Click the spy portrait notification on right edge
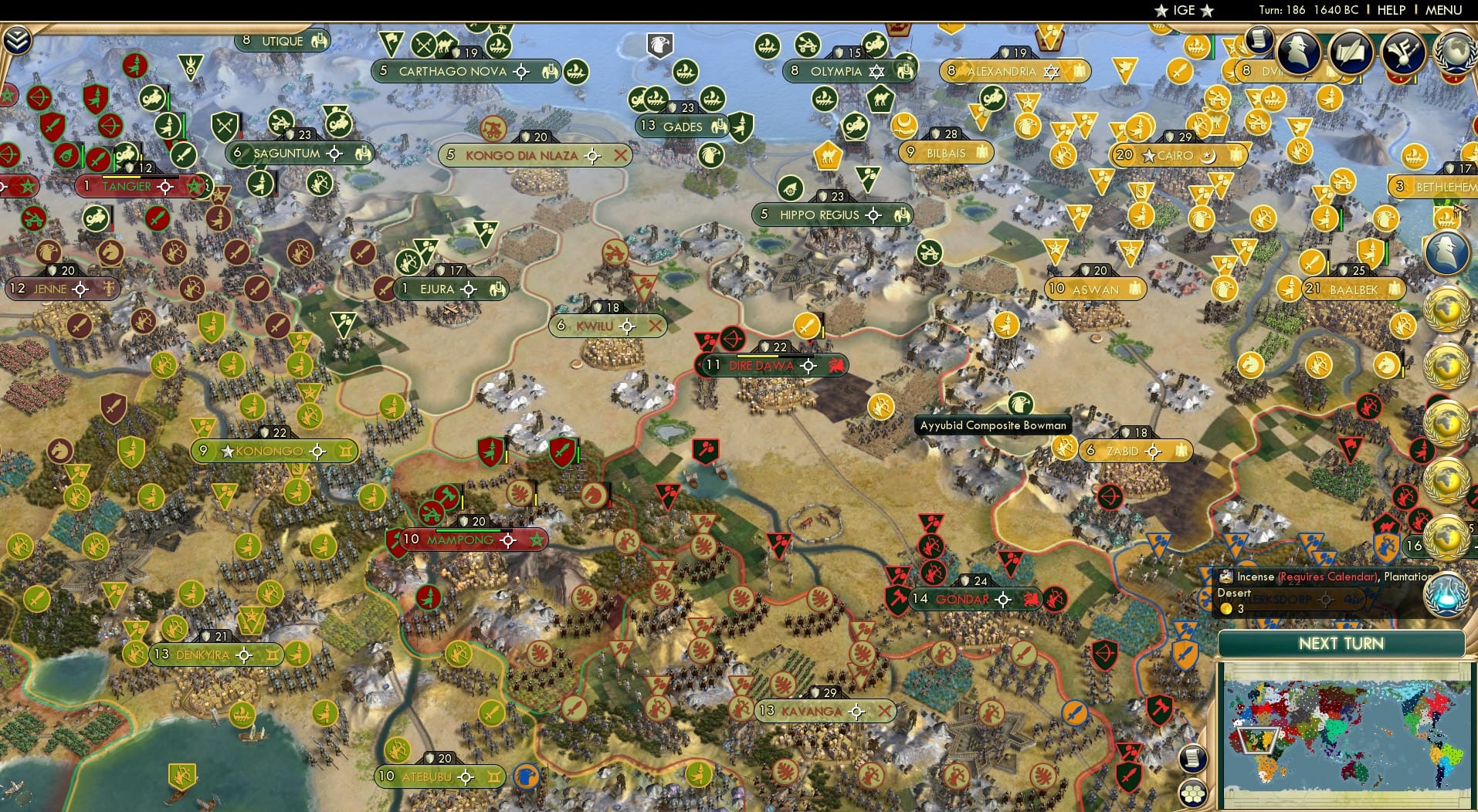1478x812 pixels. [x=1448, y=251]
